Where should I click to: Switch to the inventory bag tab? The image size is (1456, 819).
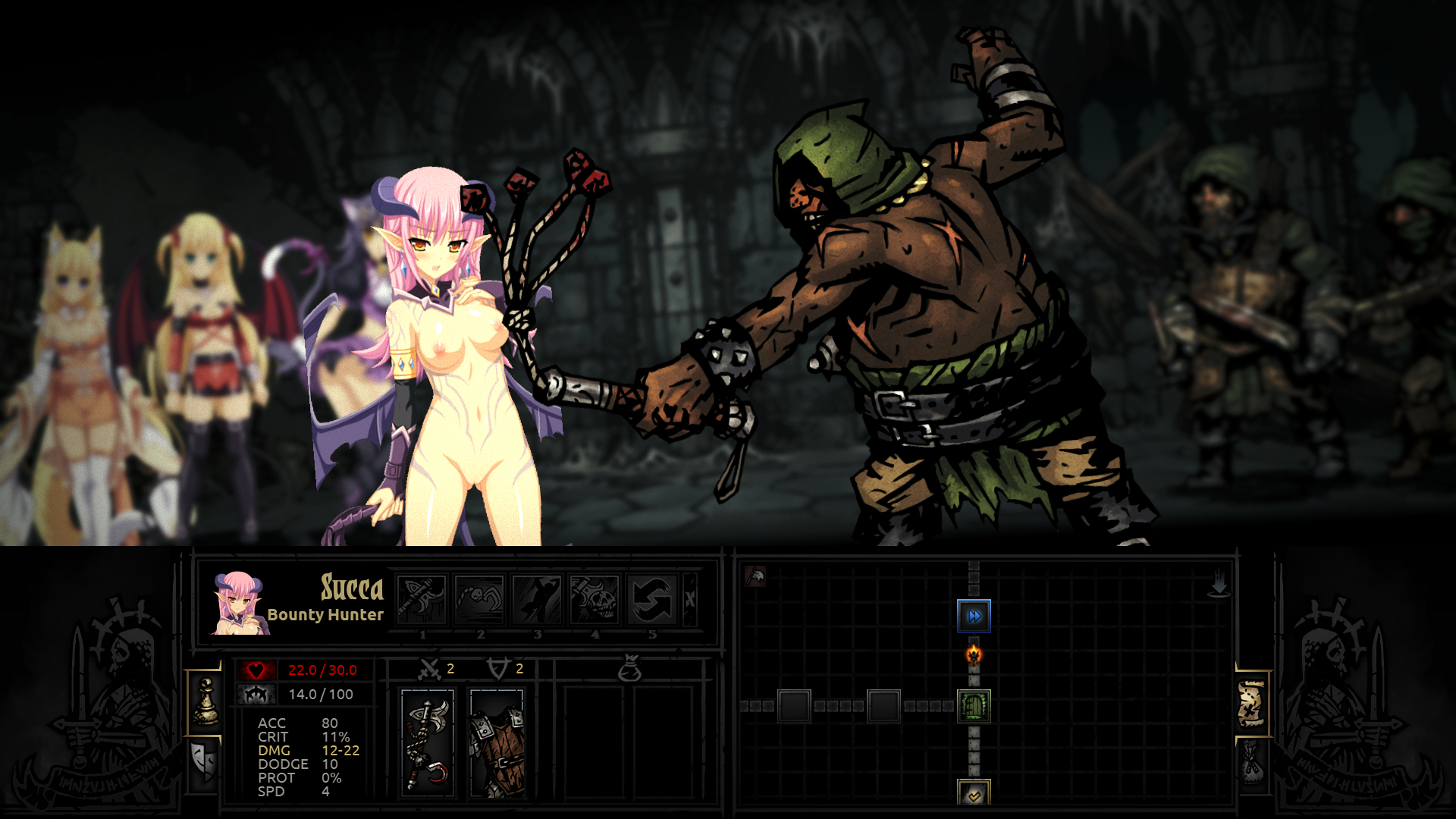(x=1251, y=762)
